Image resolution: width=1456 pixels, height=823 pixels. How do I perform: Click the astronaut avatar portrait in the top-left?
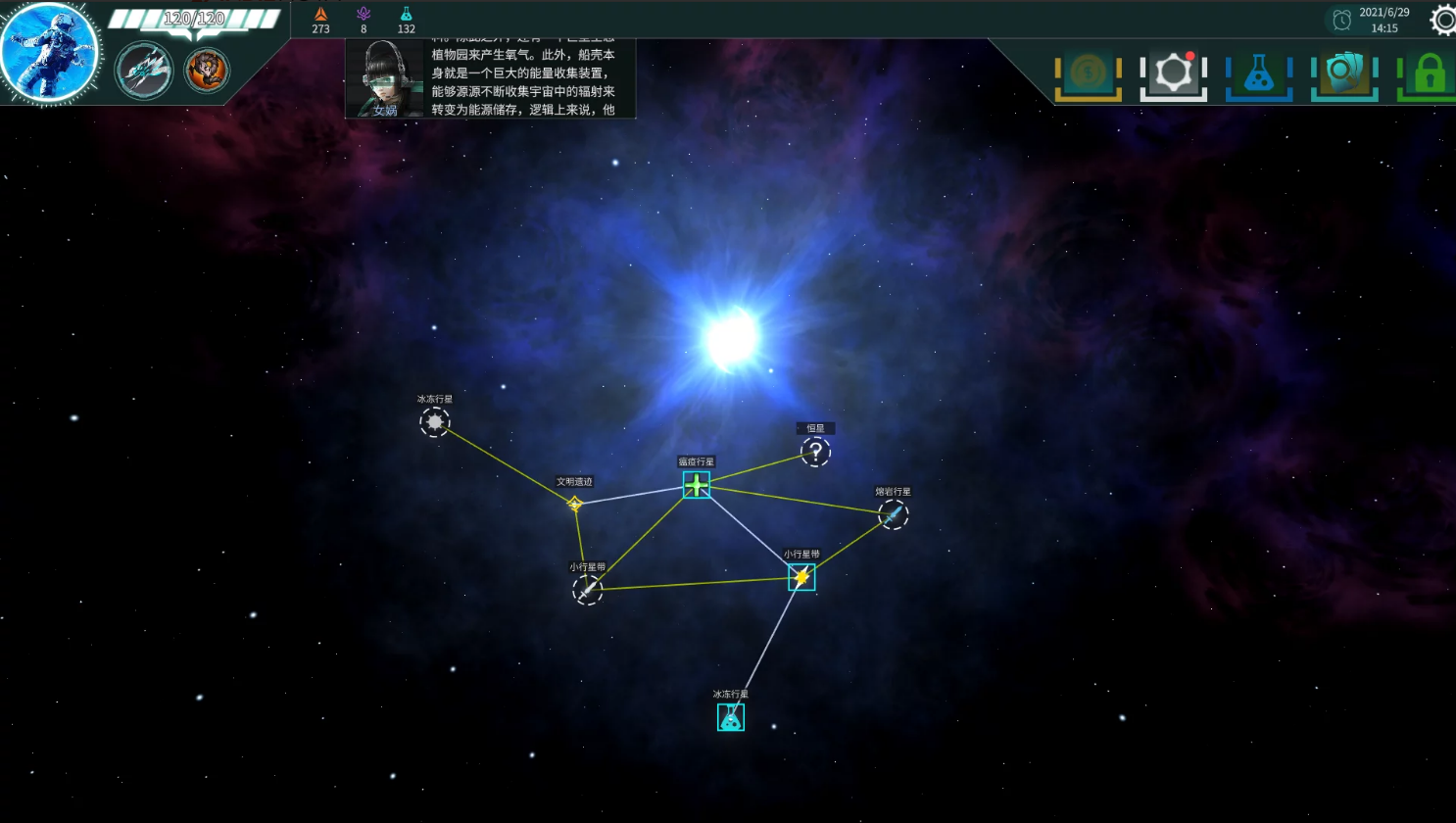click(50, 51)
